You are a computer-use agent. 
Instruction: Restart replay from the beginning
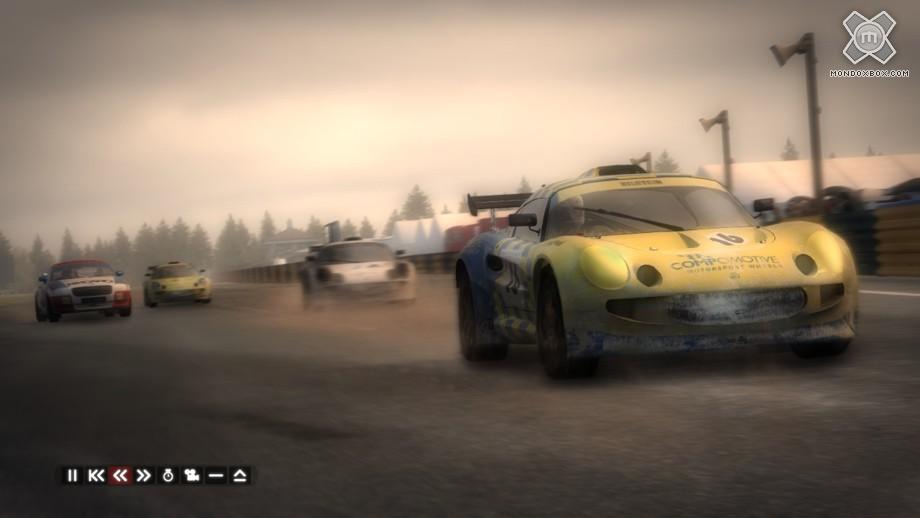pyautogui.click(x=96, y=475)
